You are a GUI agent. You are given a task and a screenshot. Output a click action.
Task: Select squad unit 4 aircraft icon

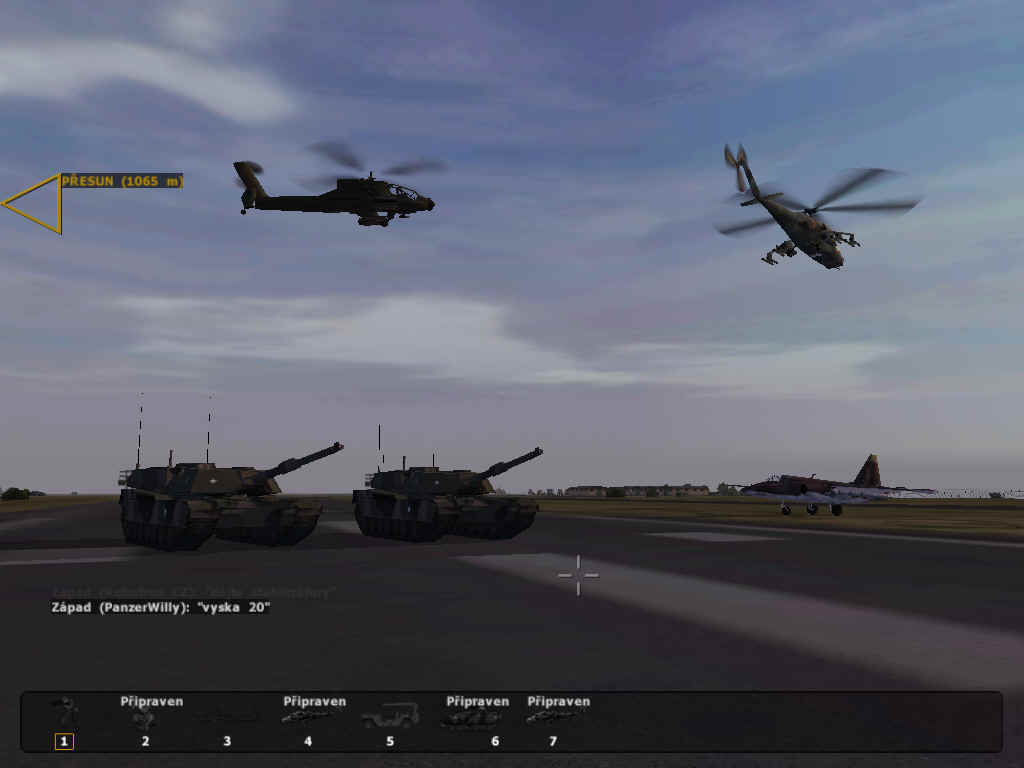coord(308,716)
